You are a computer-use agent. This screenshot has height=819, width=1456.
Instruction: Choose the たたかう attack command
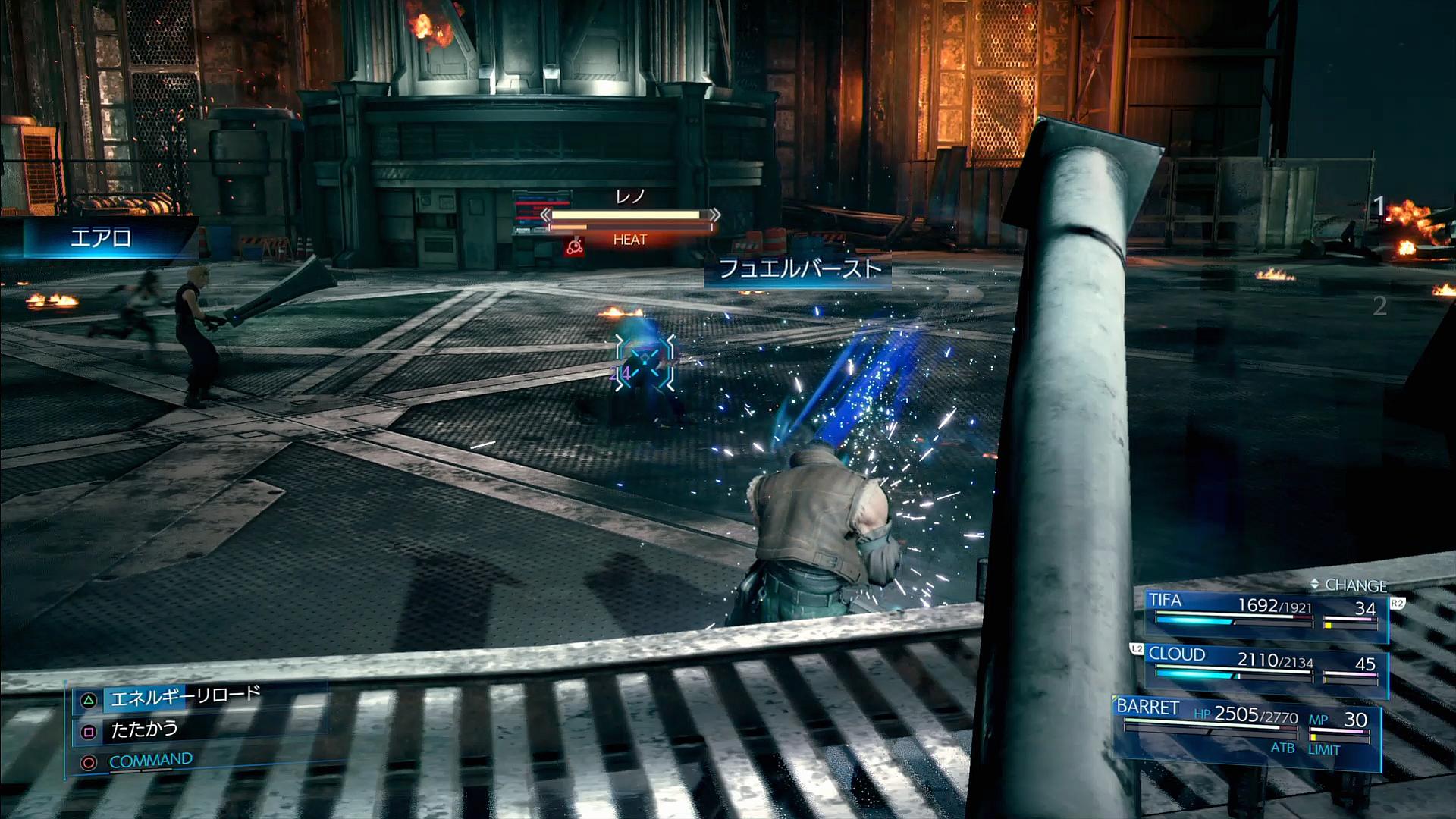click(144, 730)
